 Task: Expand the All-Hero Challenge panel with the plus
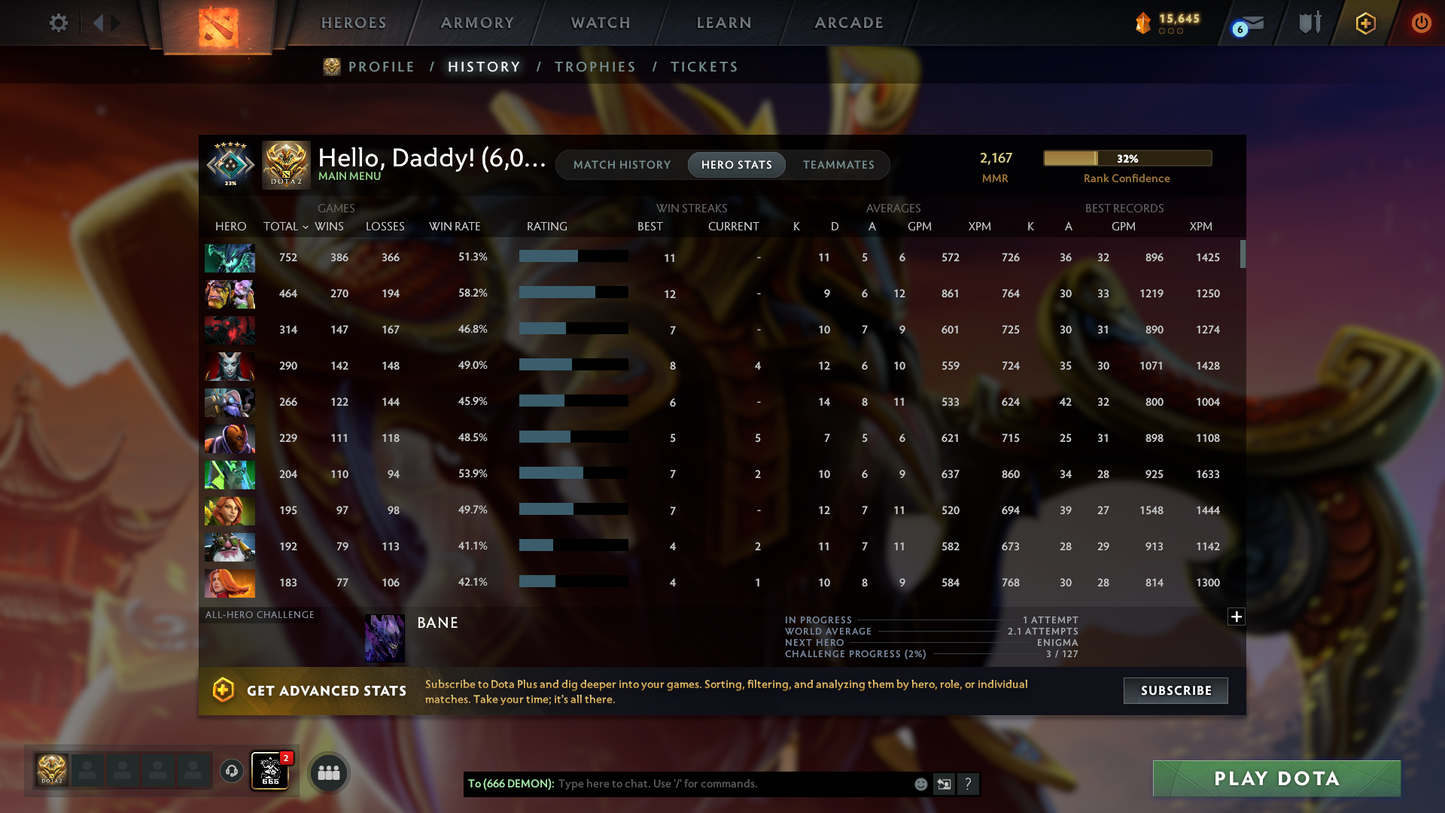click(x=1235, y=617)
